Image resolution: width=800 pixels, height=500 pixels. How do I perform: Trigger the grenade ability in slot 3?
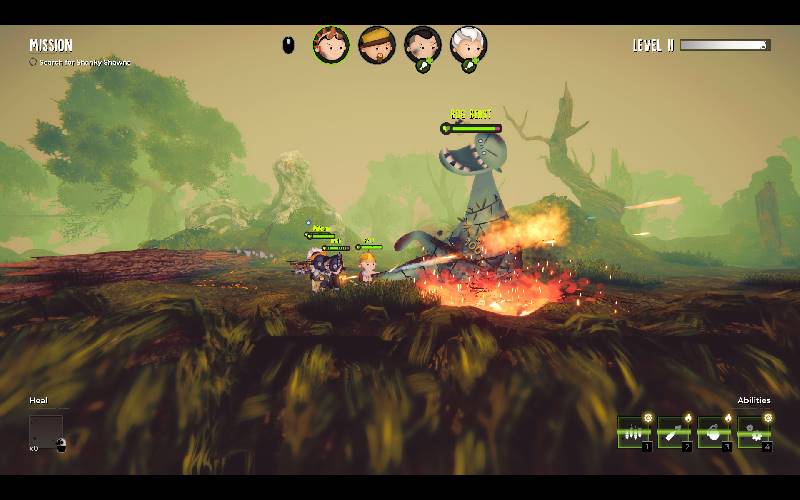[713, 432]
